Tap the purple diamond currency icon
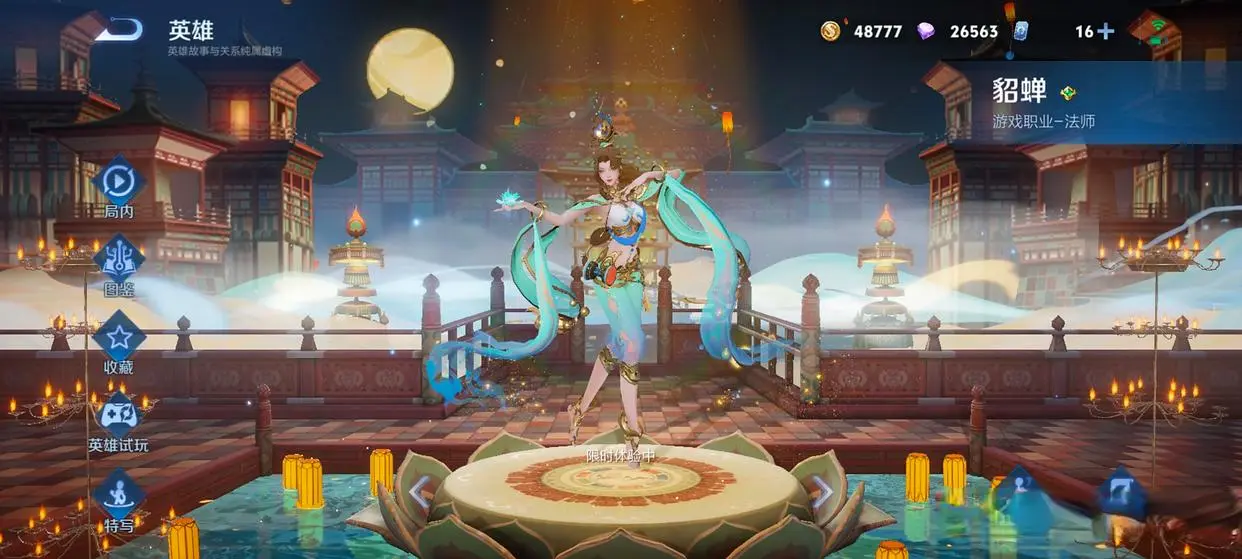Screen dimensions: 1242x559 [x=926, y=31]
